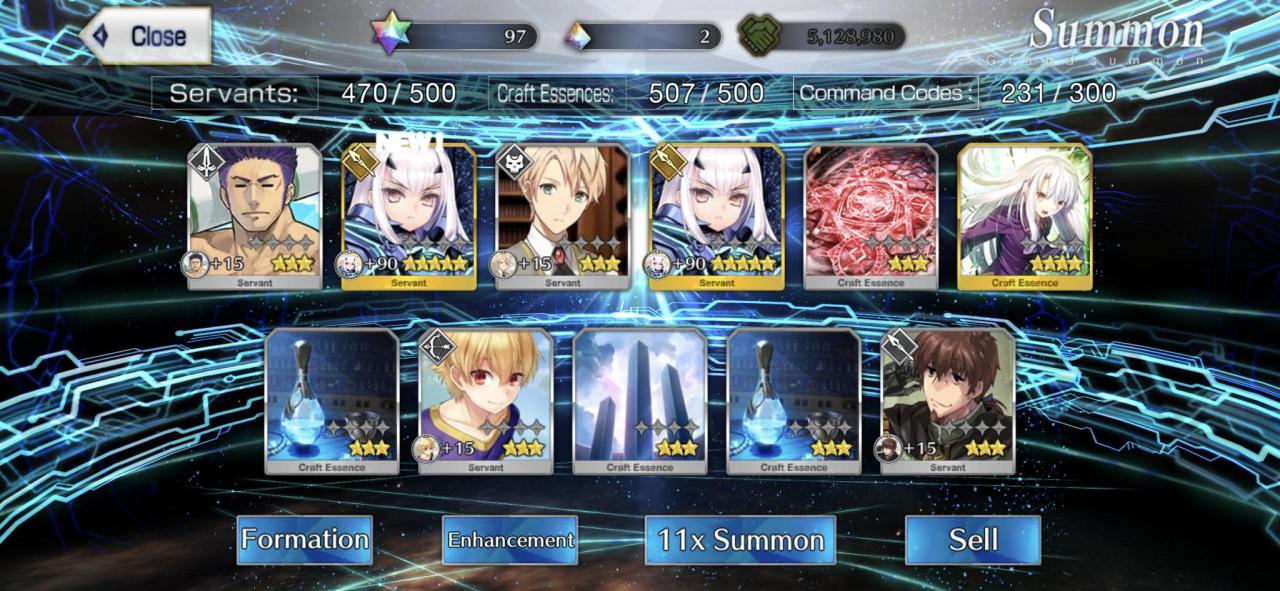Choose the white-haired servant card marked NEW

pyautogui.click(x=409, y=216)
